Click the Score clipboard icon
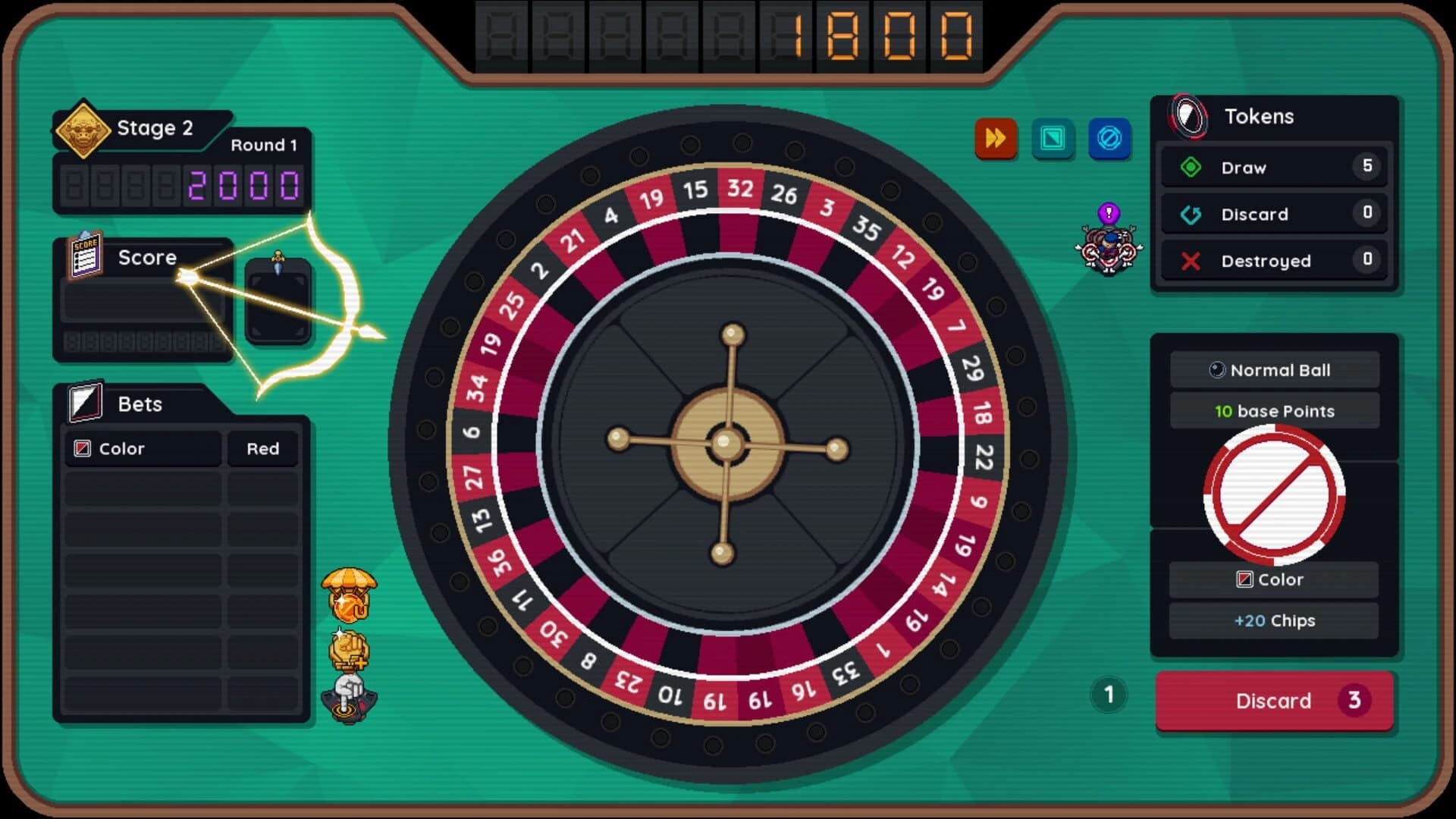The width and height of the screenshot is (1456, 819). [x=86, y=256]
